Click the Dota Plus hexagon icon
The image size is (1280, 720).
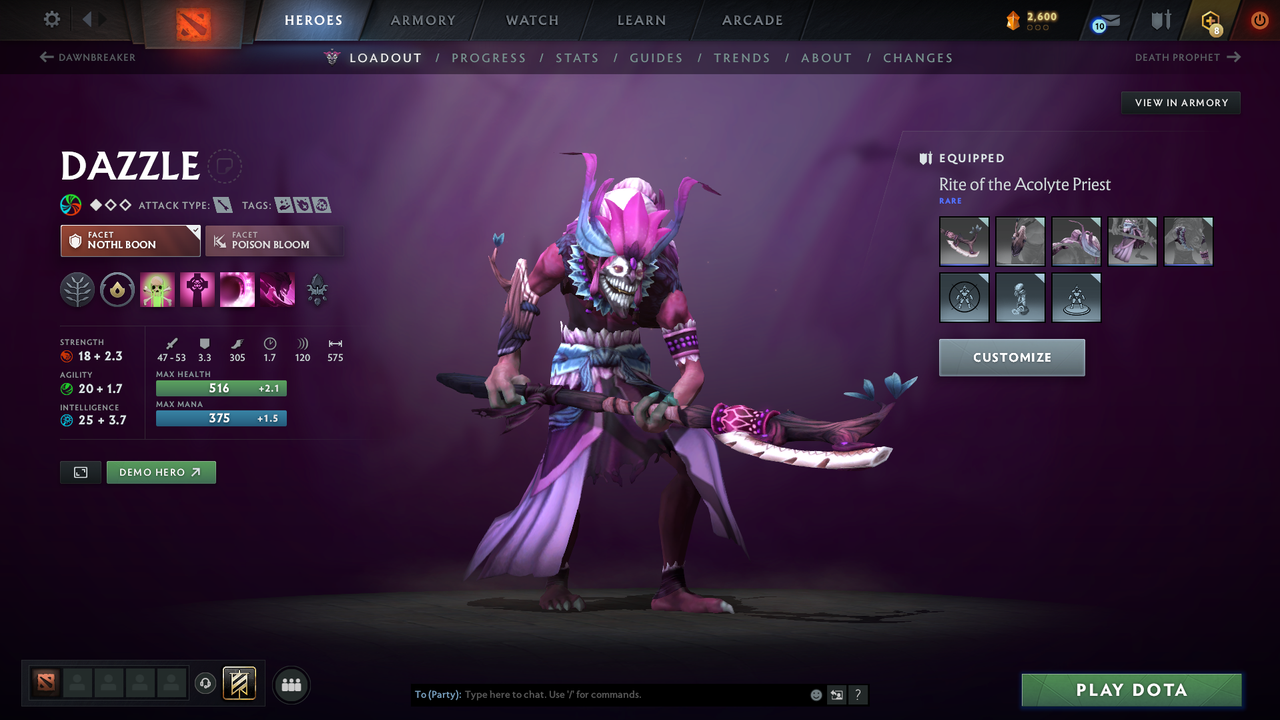[1211, 20]
